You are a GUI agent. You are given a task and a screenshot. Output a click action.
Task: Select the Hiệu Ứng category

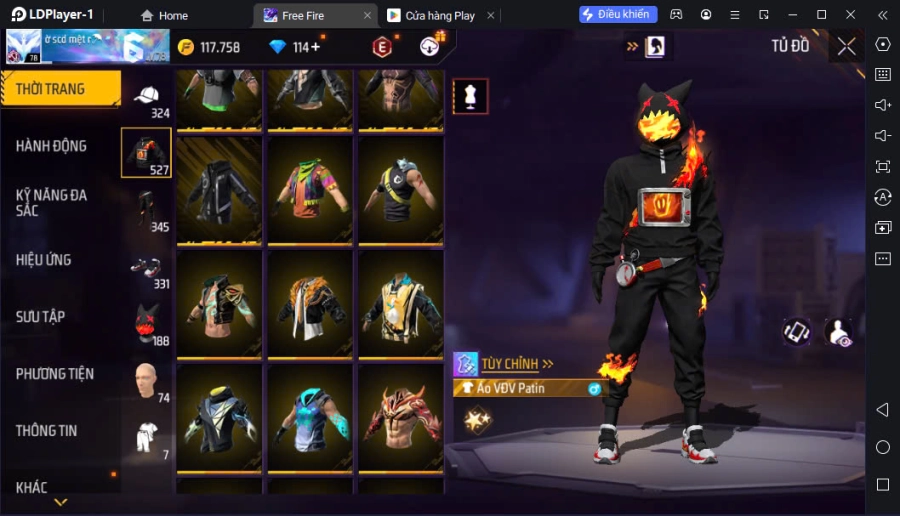[x=44, y=260]
